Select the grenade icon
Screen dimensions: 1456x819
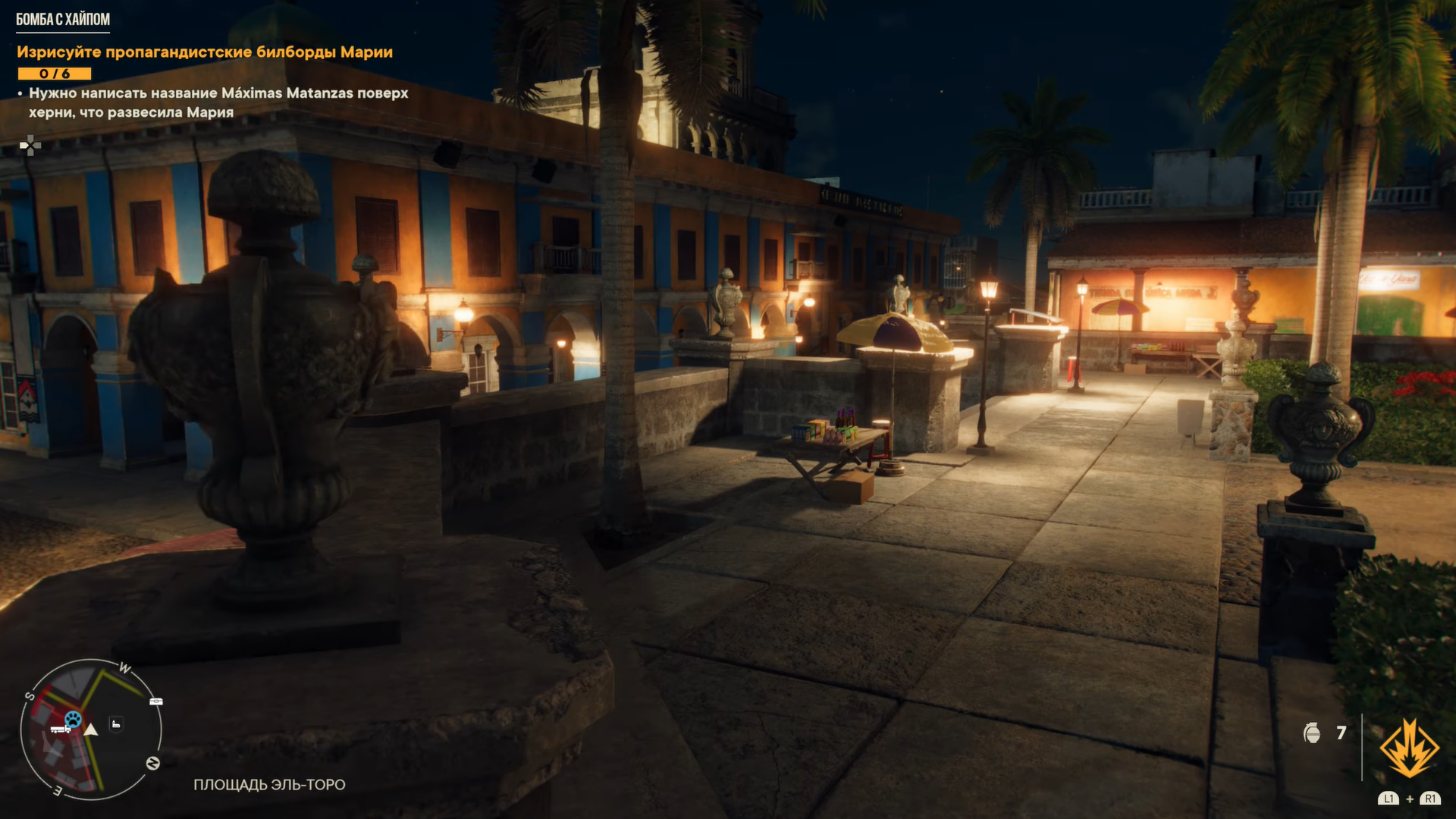pos(1312,733)
